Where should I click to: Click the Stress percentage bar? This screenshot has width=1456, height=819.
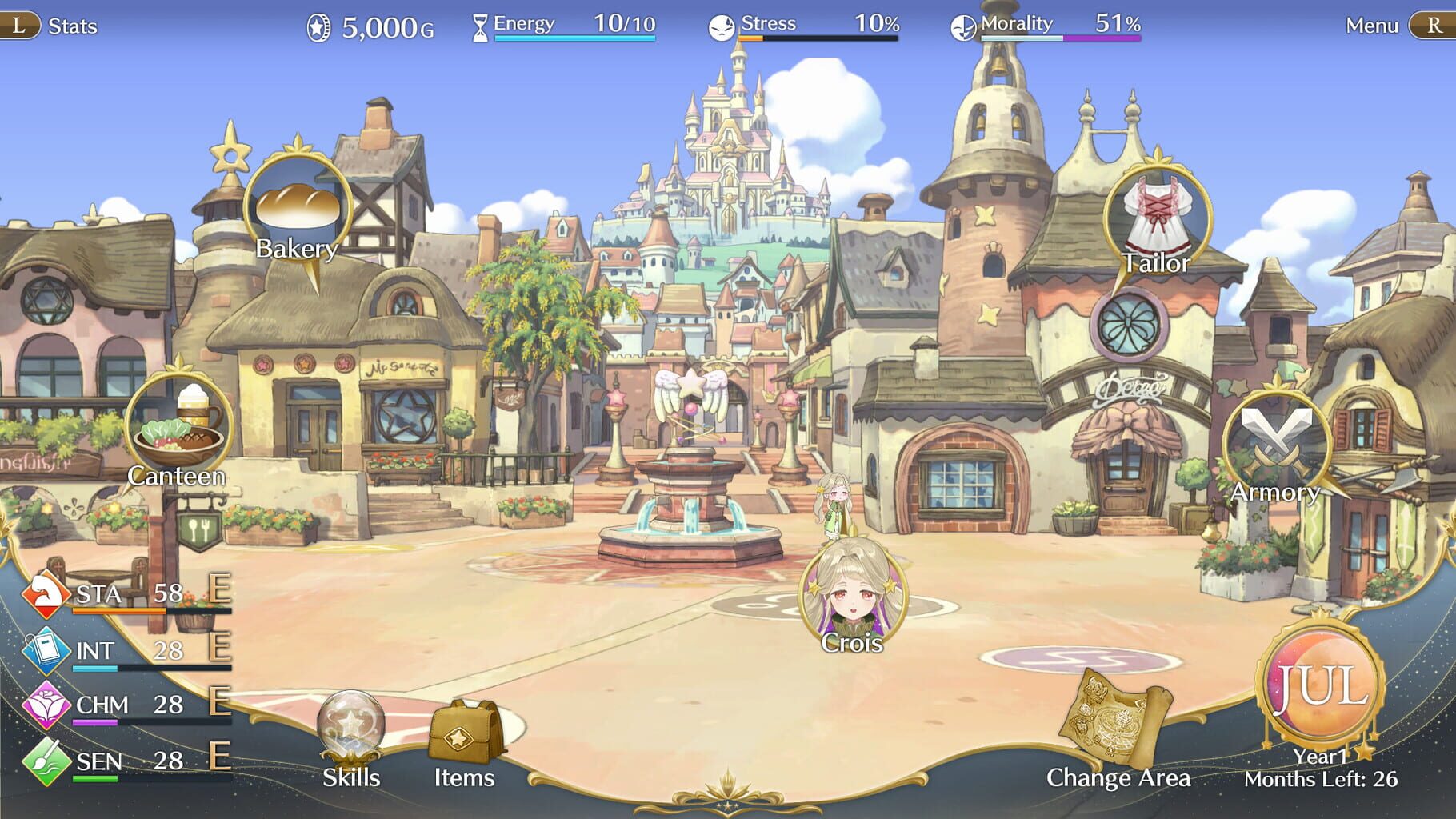816,25
